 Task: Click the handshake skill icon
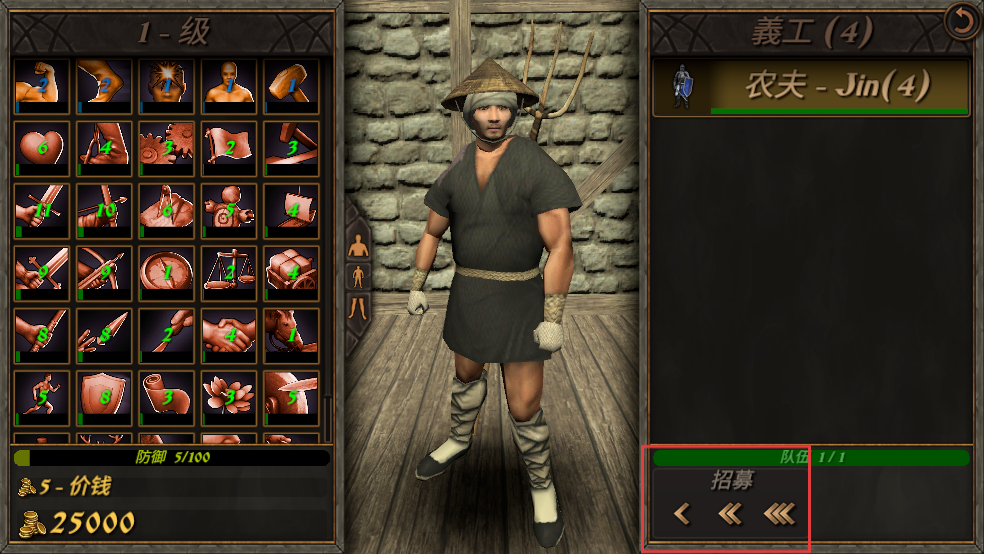(x=228, y=334)
